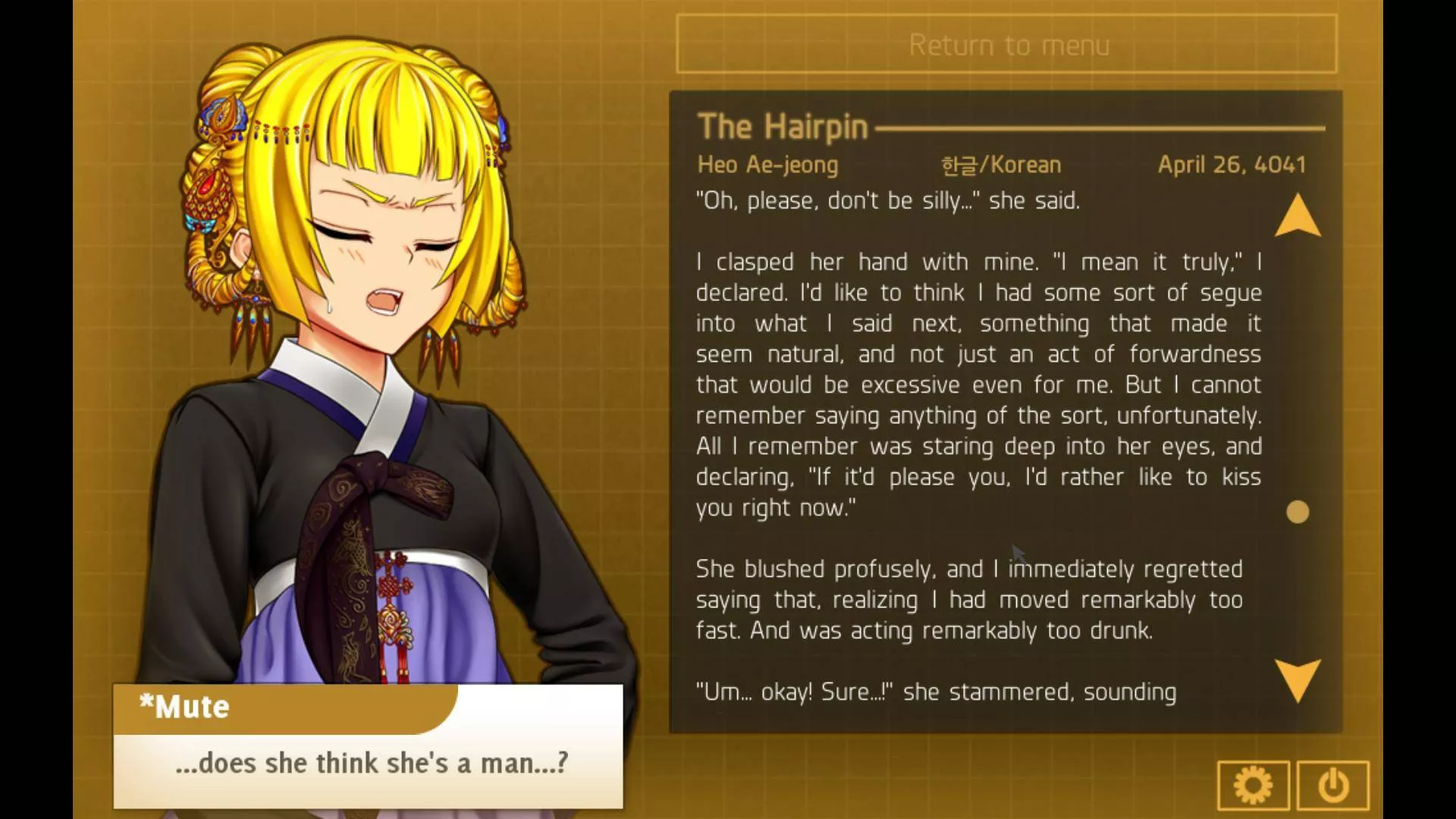Image resolution: width=1456 pixels, height=819 pixels.
Task: Click the power icon button
Action: point(1332,786)
